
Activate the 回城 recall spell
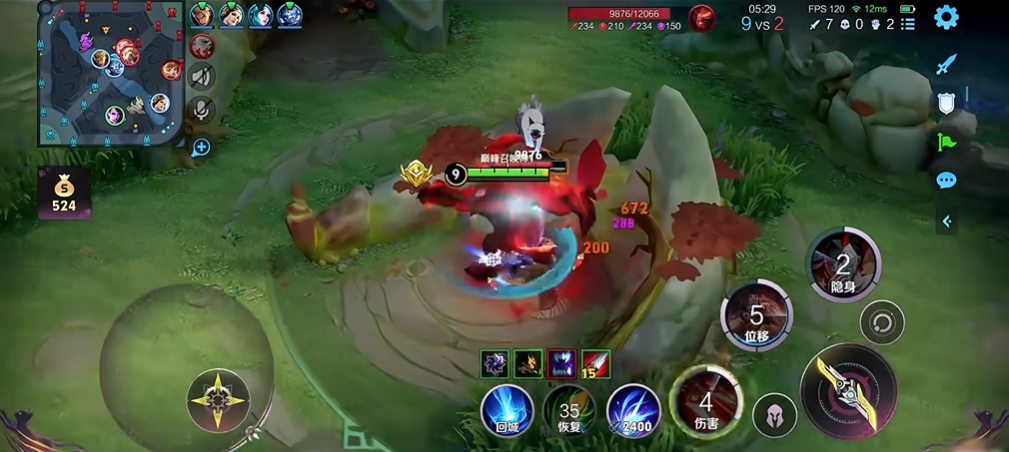[x=506, y=410]
